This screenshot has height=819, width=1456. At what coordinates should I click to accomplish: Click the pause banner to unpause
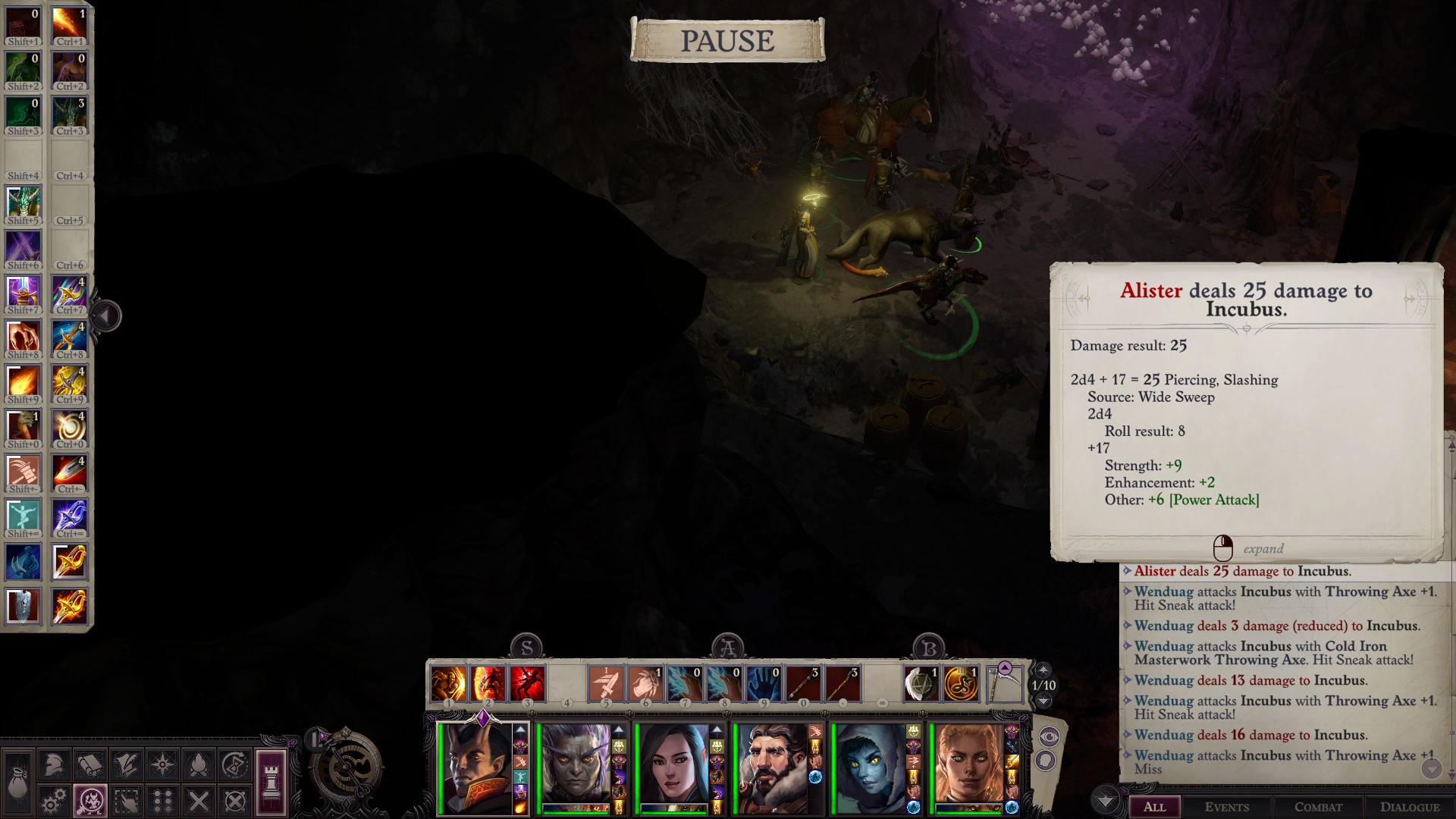tap(727, 40)
